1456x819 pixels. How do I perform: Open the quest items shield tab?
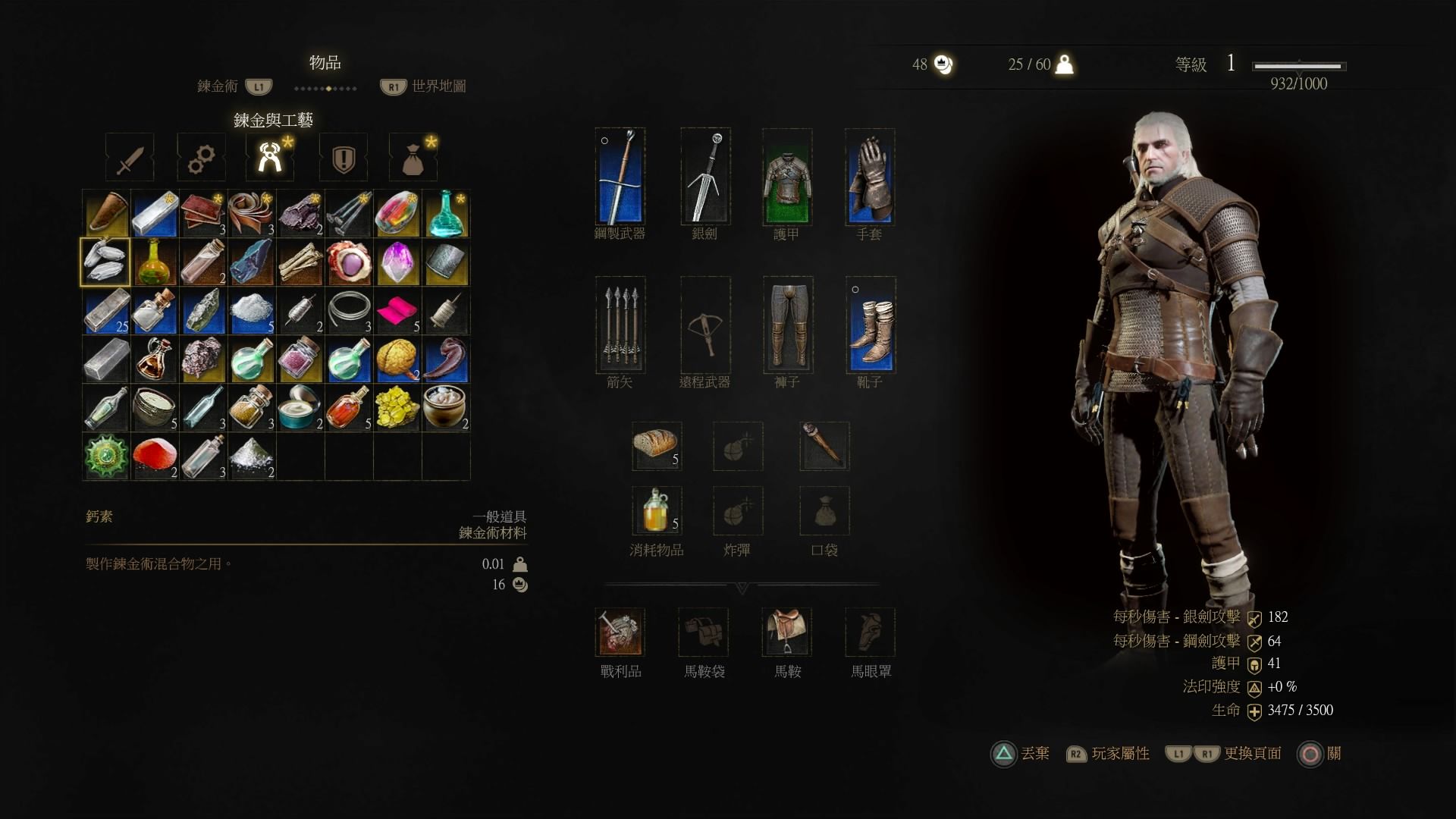[x=344, y=158]
